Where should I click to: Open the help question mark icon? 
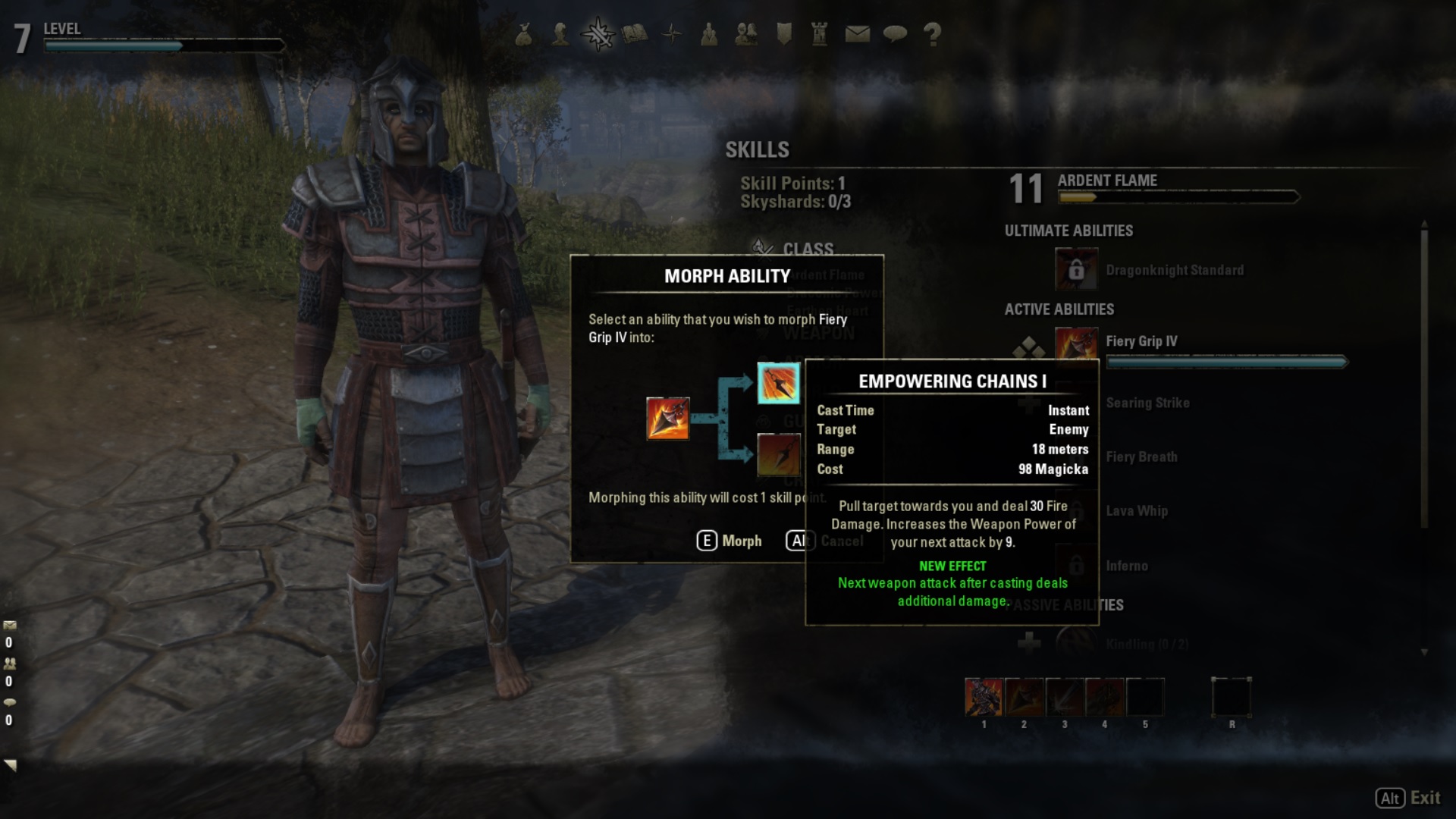(x=932, y=34)
